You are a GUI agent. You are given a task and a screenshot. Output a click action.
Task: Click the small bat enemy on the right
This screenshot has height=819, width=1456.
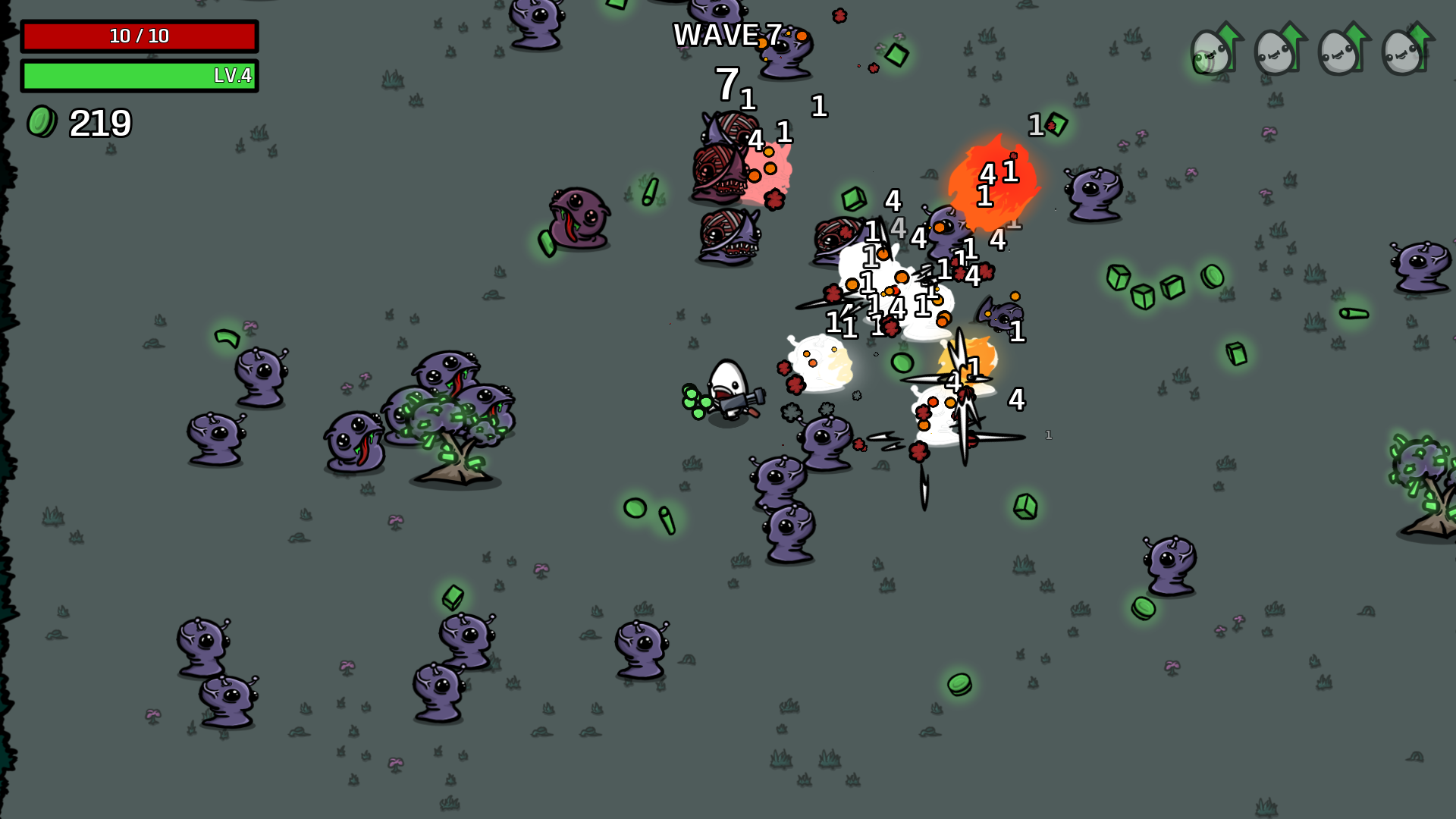click(x=1003, y=315)
